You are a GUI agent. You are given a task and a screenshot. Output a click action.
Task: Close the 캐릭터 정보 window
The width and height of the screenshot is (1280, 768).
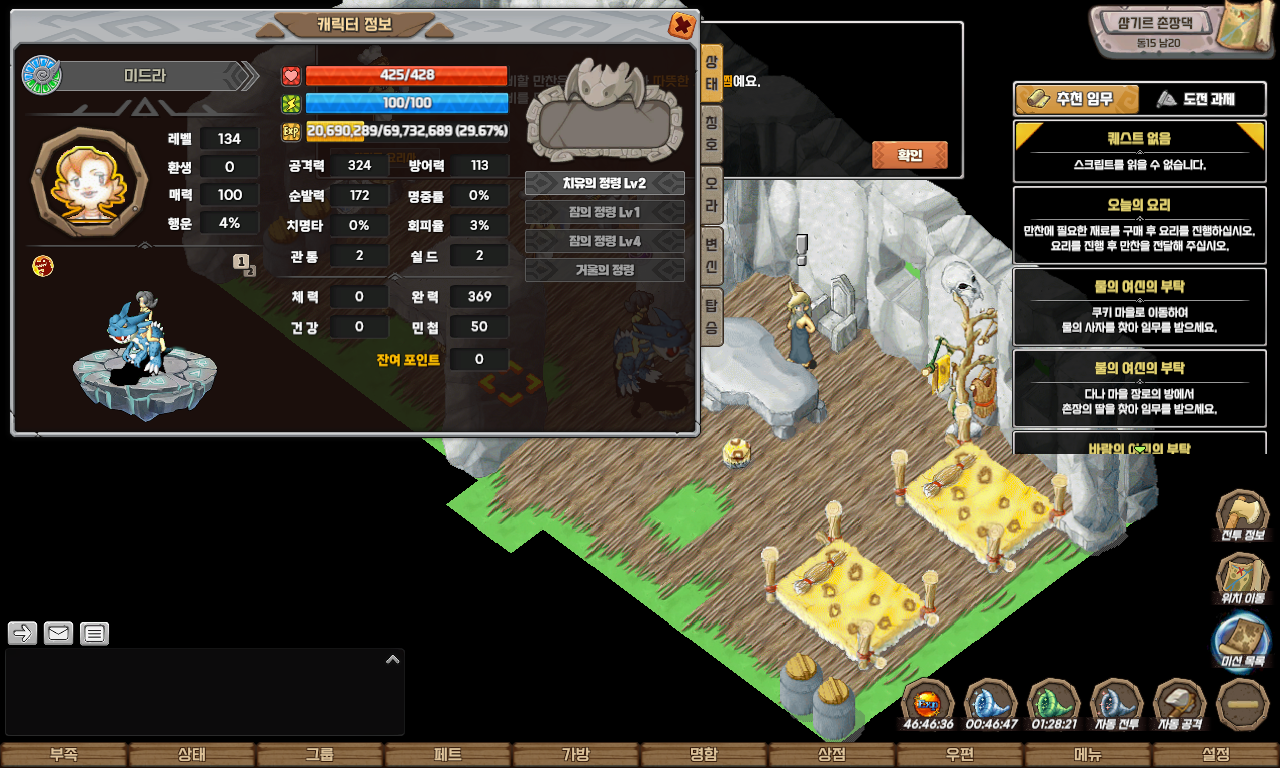(x=682, y=25)
